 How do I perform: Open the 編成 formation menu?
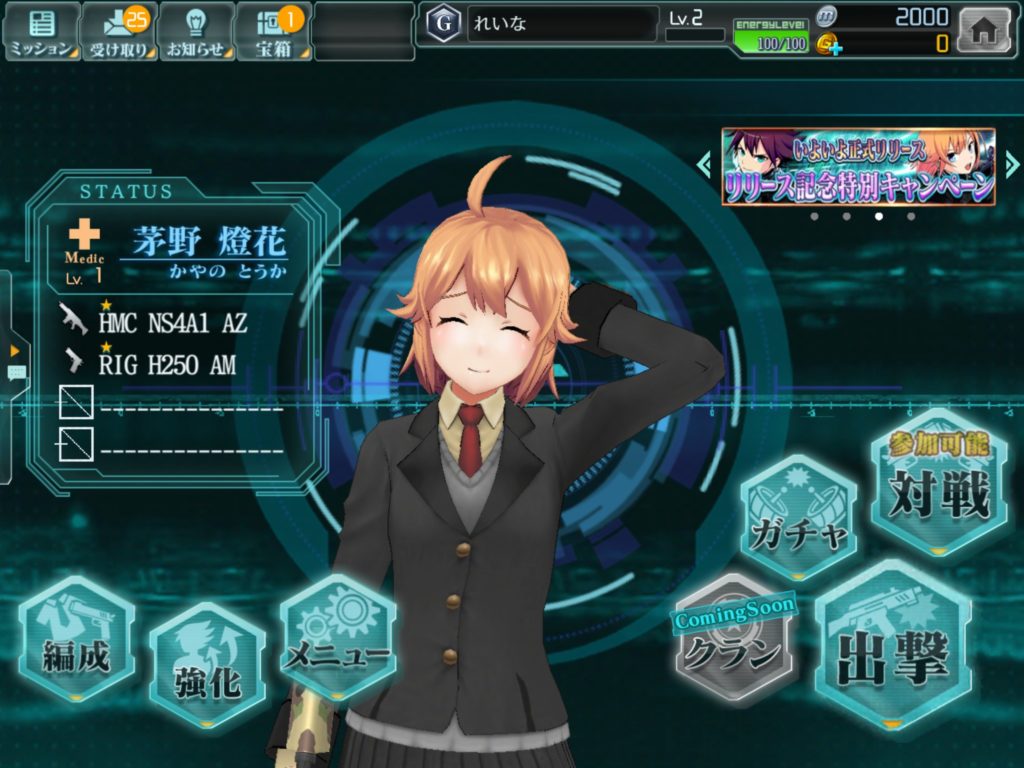(x=76, y=640)
